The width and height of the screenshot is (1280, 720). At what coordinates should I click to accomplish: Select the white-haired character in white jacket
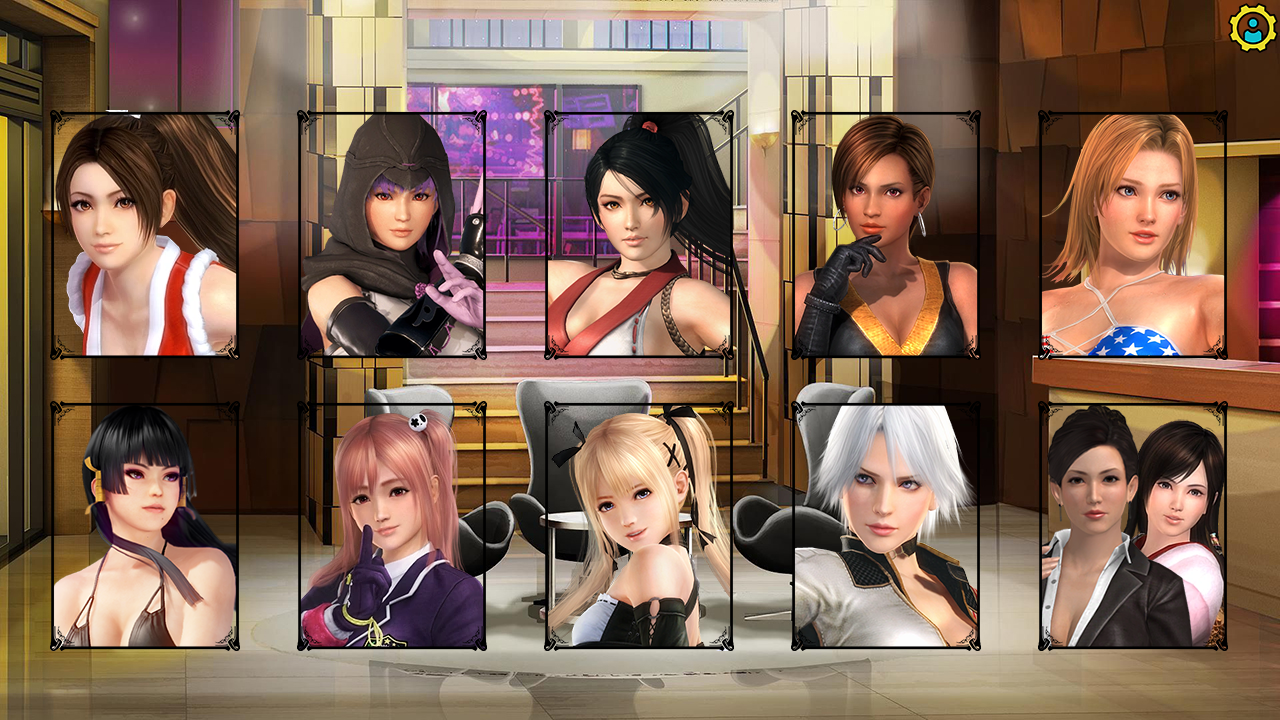pyautogui.click(x=886, y=526)
